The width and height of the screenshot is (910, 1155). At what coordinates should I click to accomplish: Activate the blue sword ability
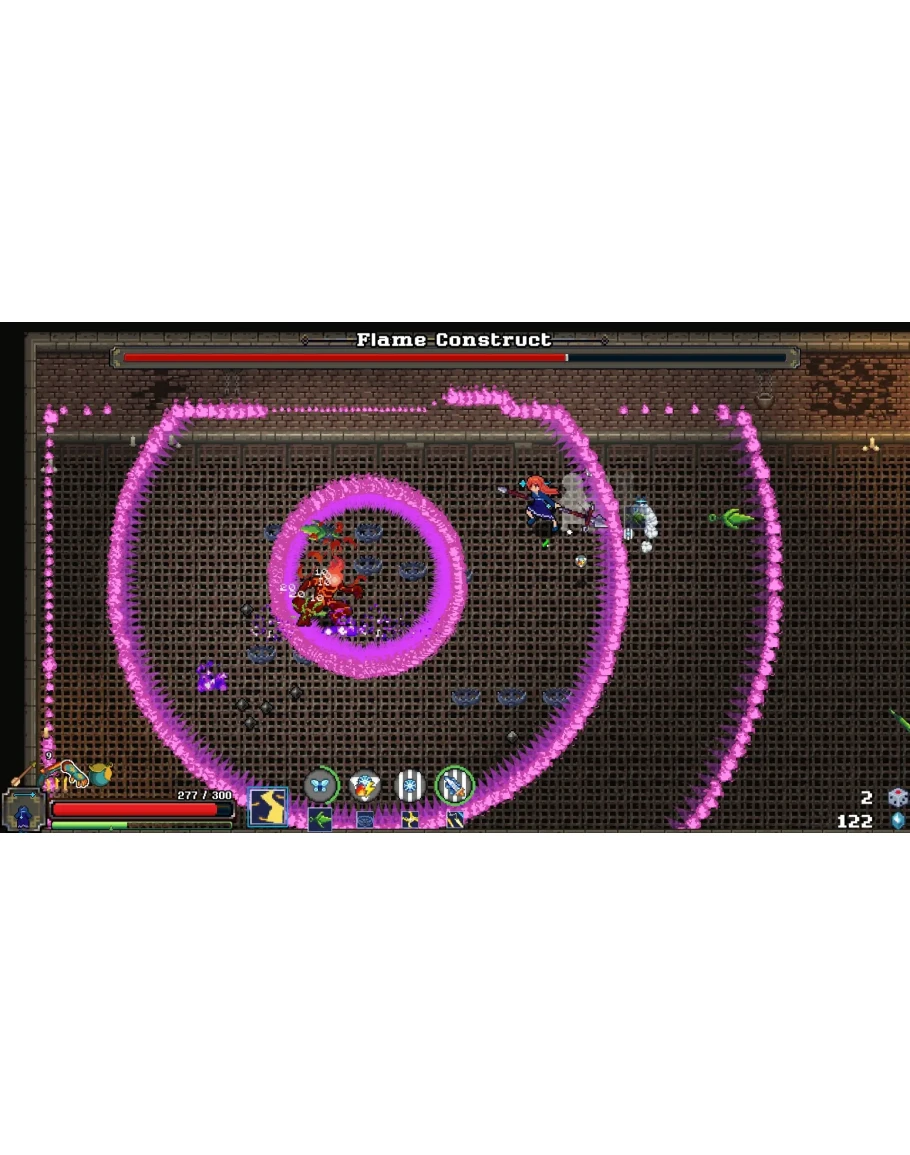click(454, 786)
